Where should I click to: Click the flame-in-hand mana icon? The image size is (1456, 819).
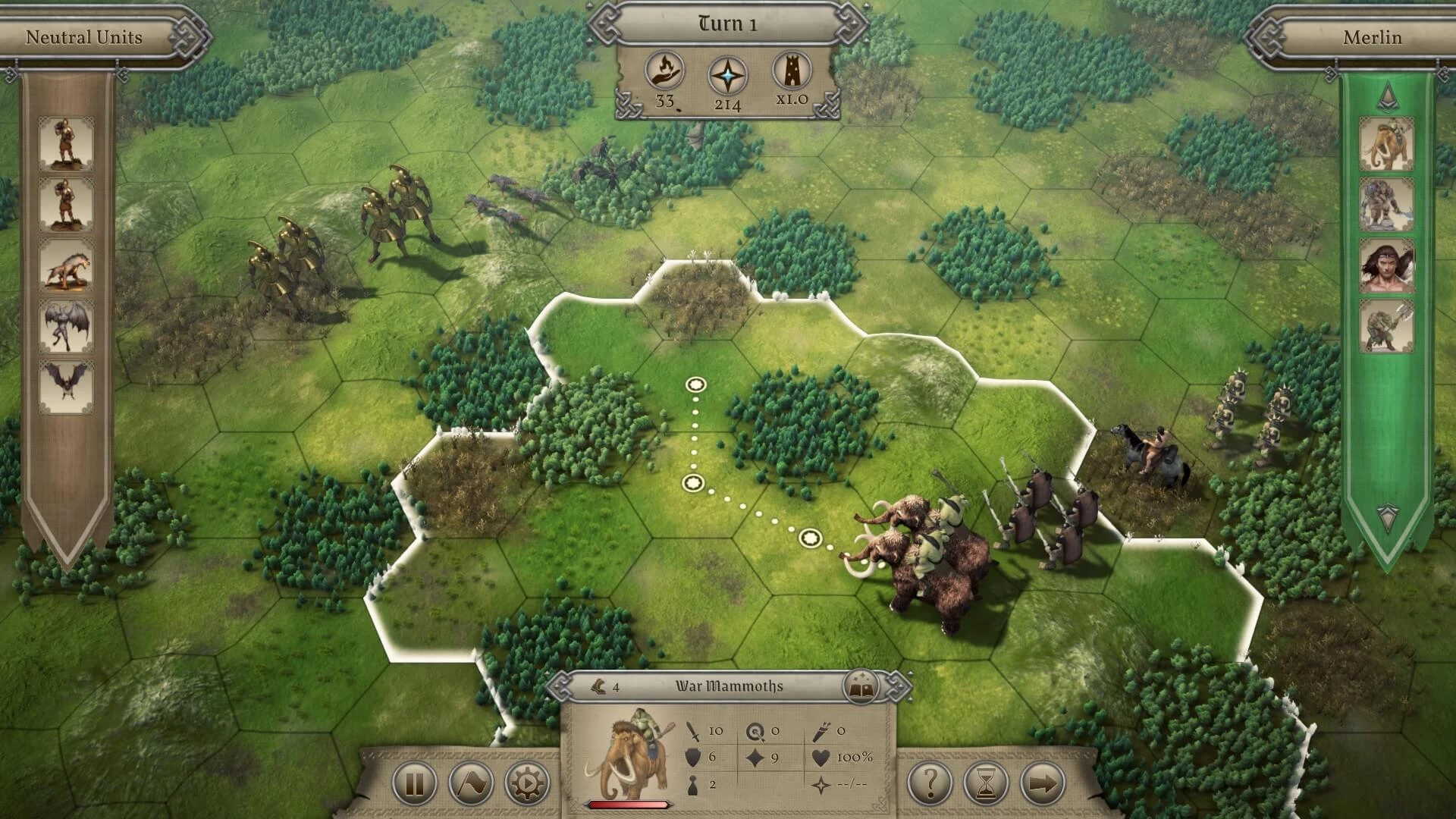tap(665, 72)
